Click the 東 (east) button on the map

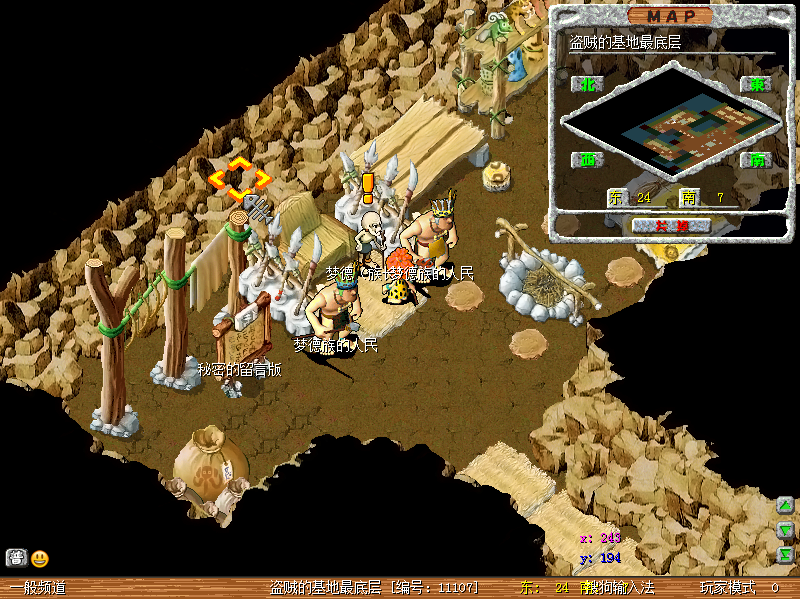point(757,84)
